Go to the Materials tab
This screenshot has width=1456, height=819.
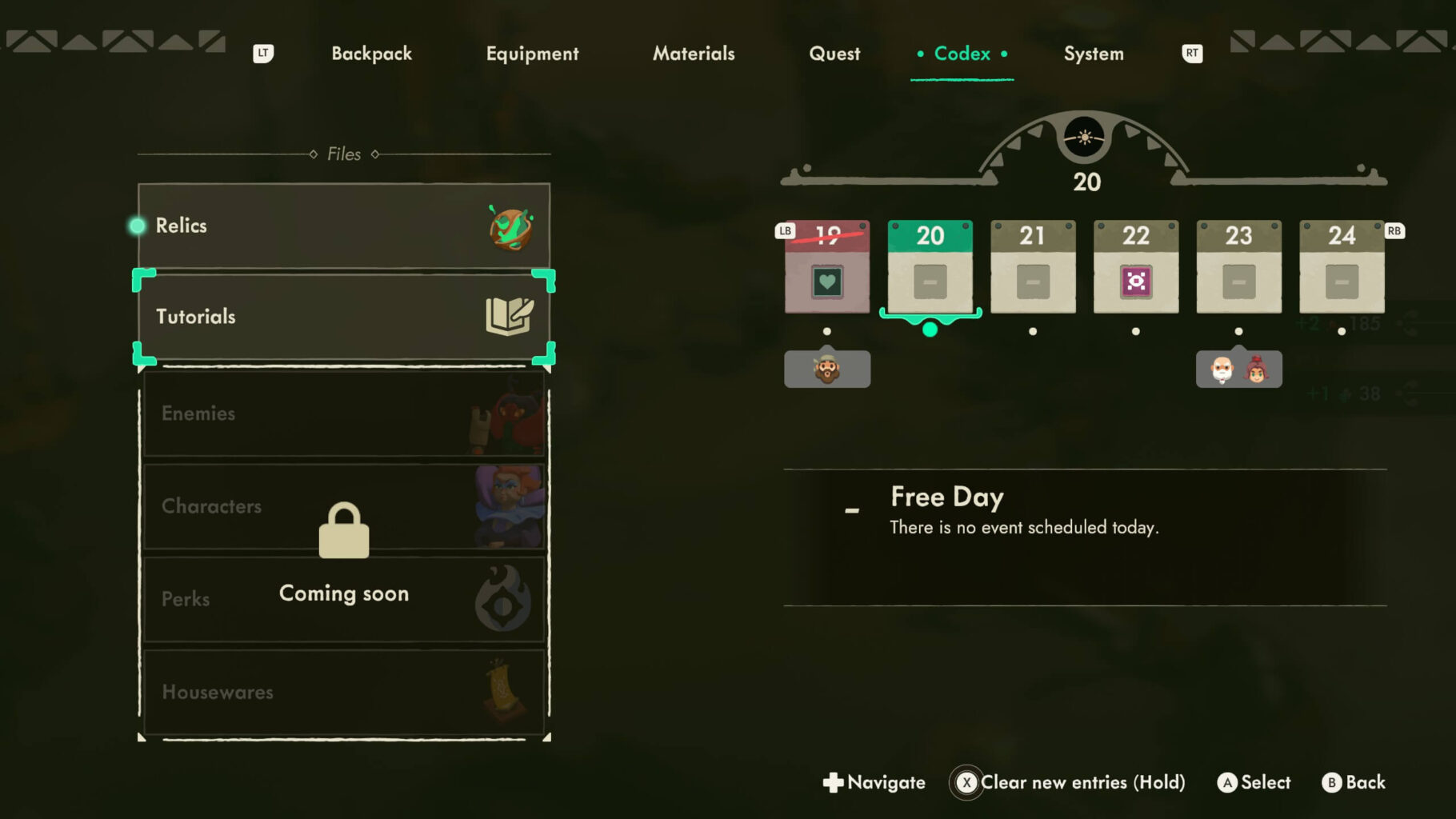pos(694,54)
